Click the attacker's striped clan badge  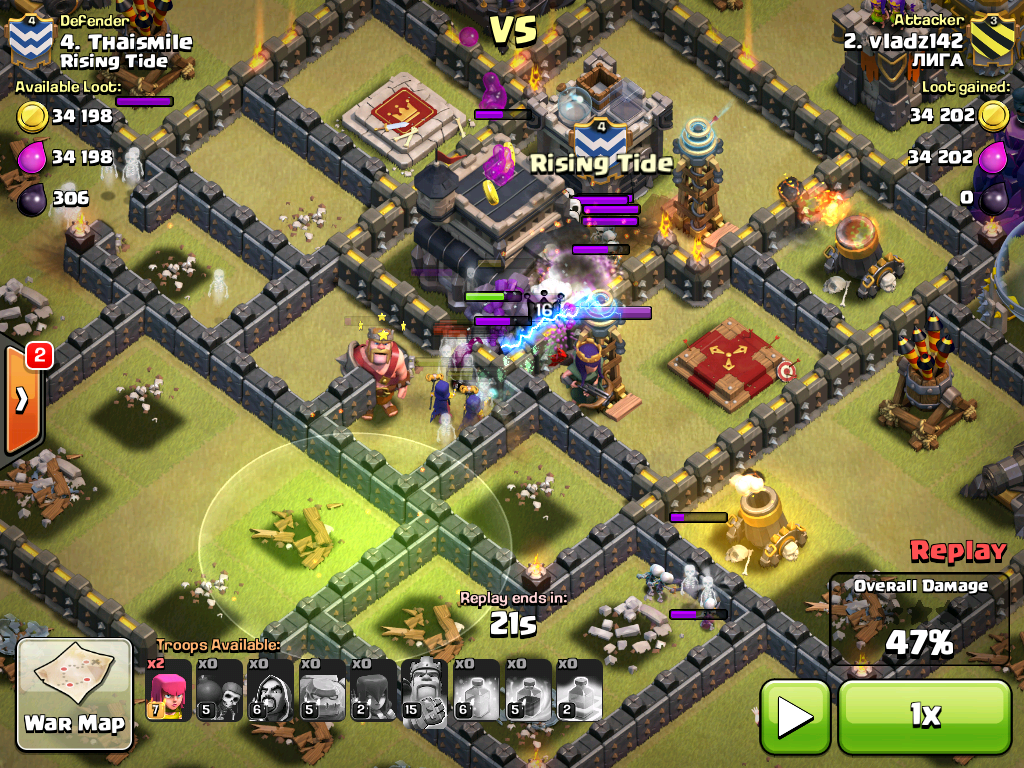click(x=995, y=41)
